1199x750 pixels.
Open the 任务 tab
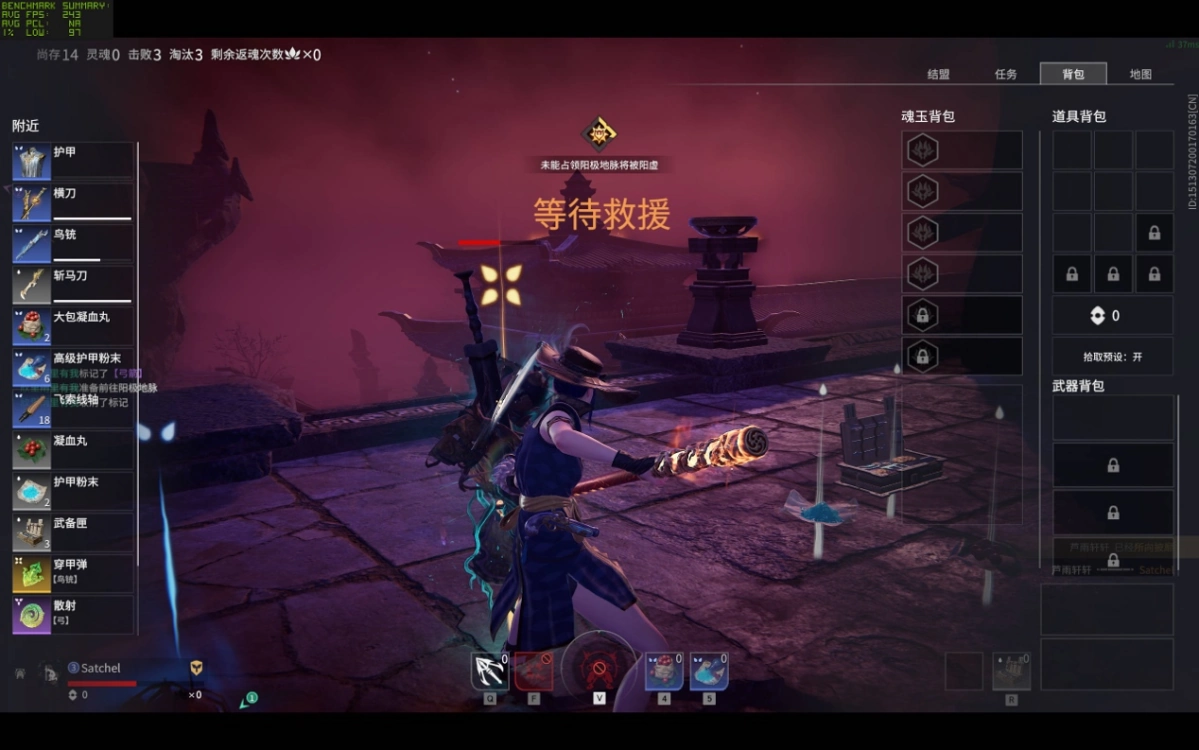pos(1005,74)
